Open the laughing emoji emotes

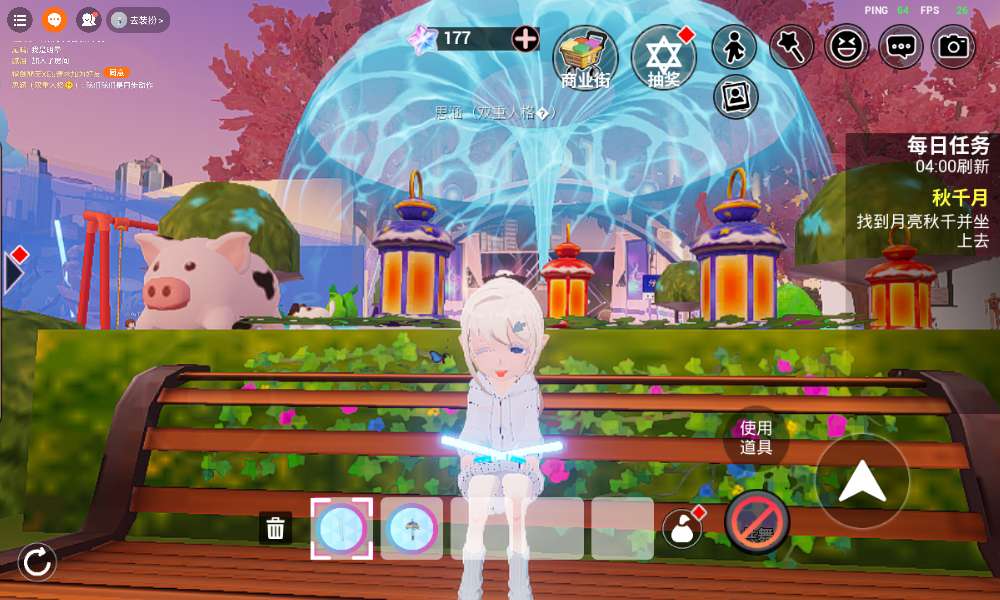click(x=847, y=46)
